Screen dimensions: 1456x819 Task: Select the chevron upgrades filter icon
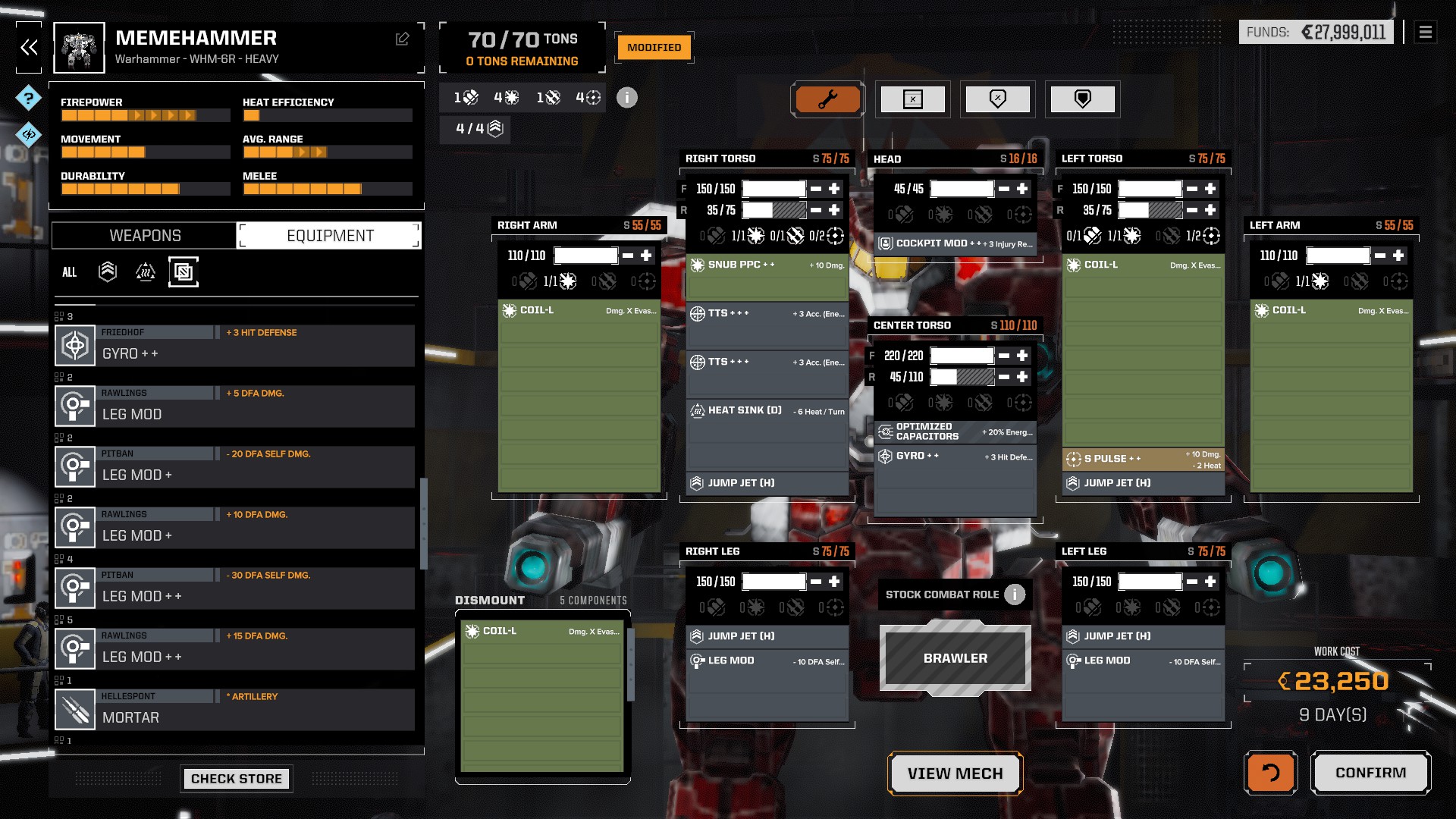click(107, 271)
